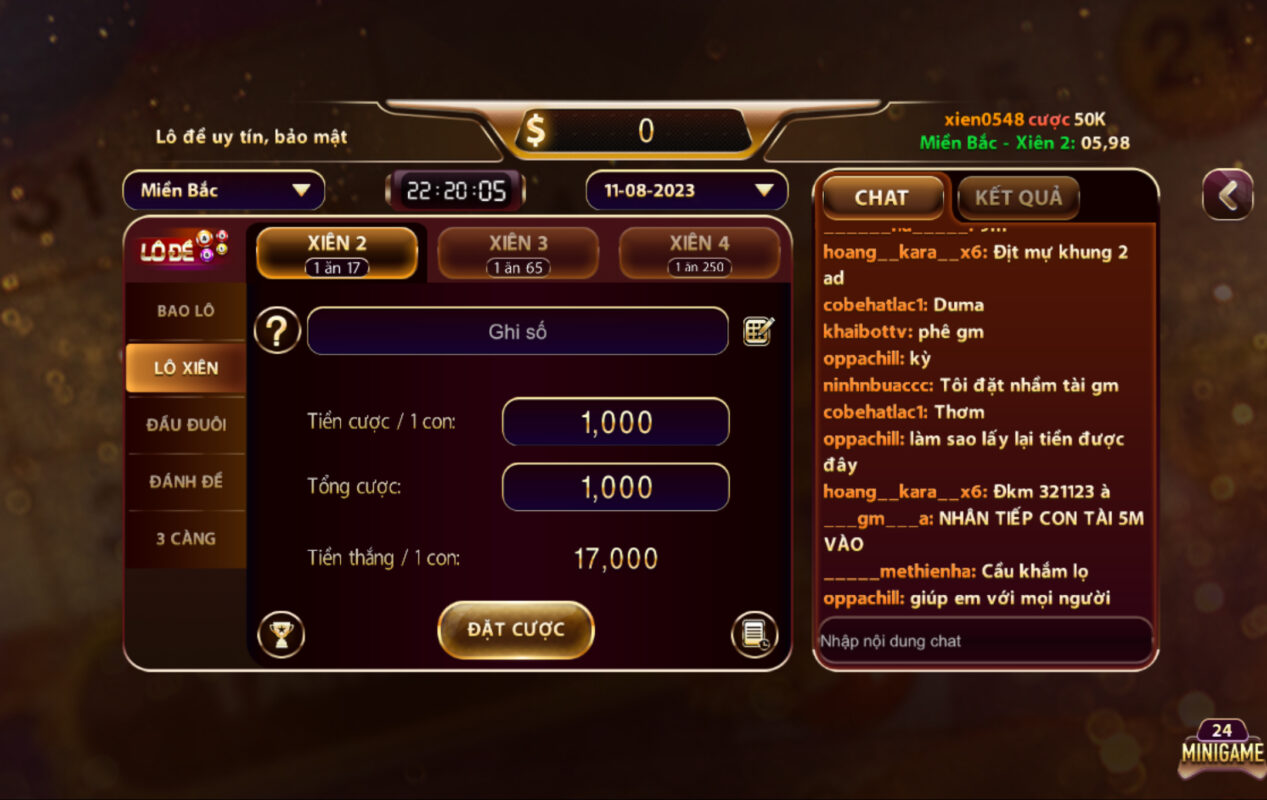Select Lô Xiên in the side menu
Viewport: 1267px width, 800px height.
click(186, 368)
